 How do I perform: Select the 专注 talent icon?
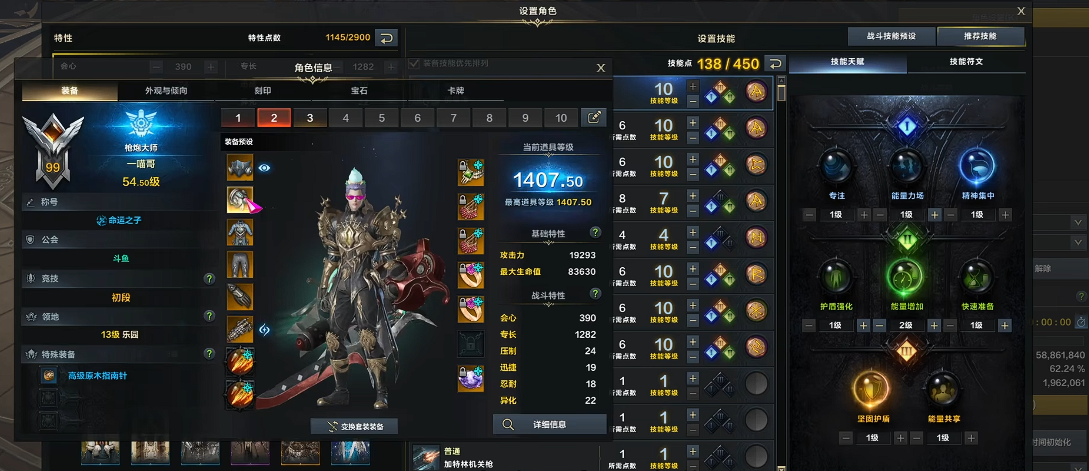tap(836, 167)
